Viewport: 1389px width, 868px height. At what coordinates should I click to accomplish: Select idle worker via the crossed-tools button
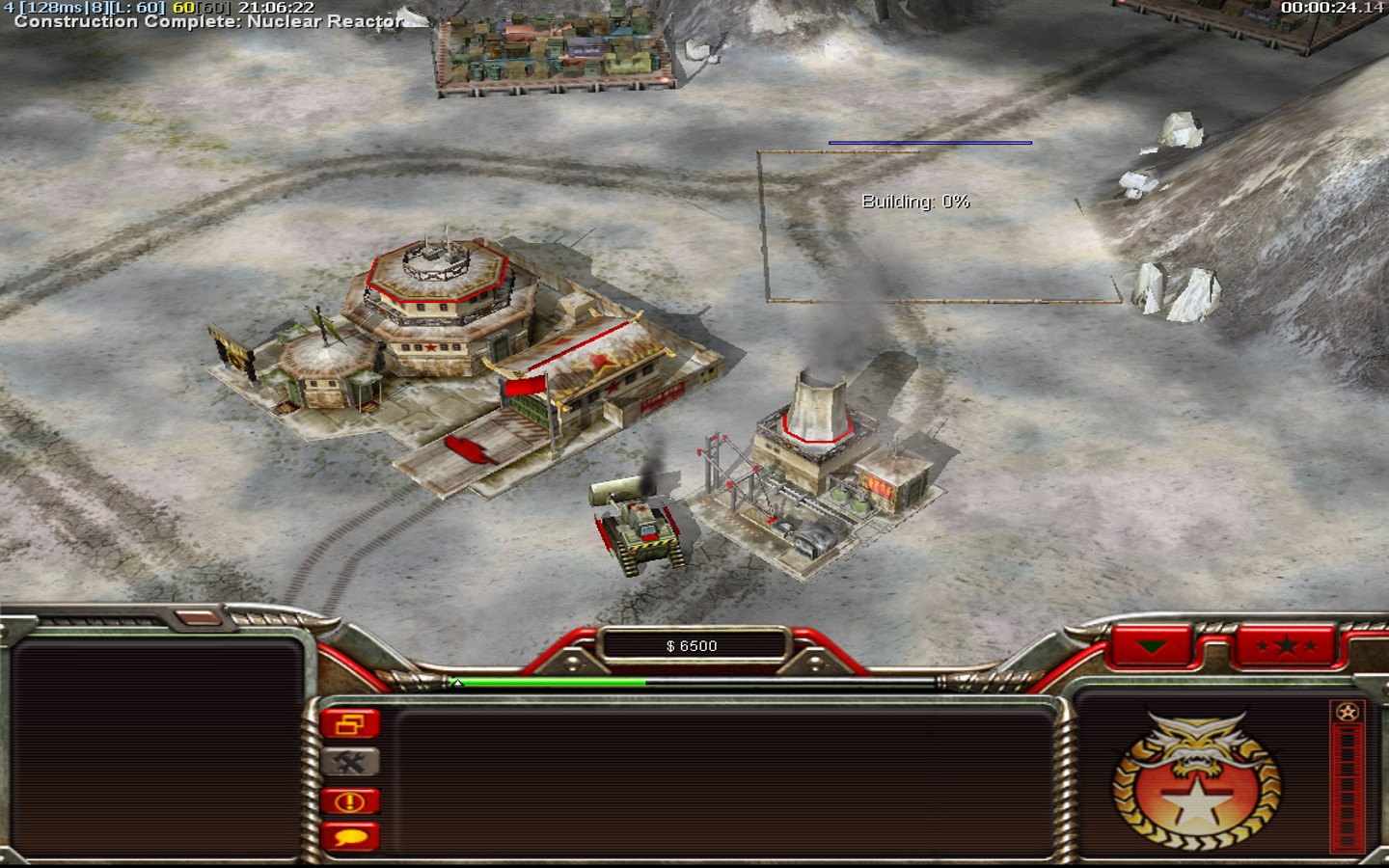tap(350, 762)
